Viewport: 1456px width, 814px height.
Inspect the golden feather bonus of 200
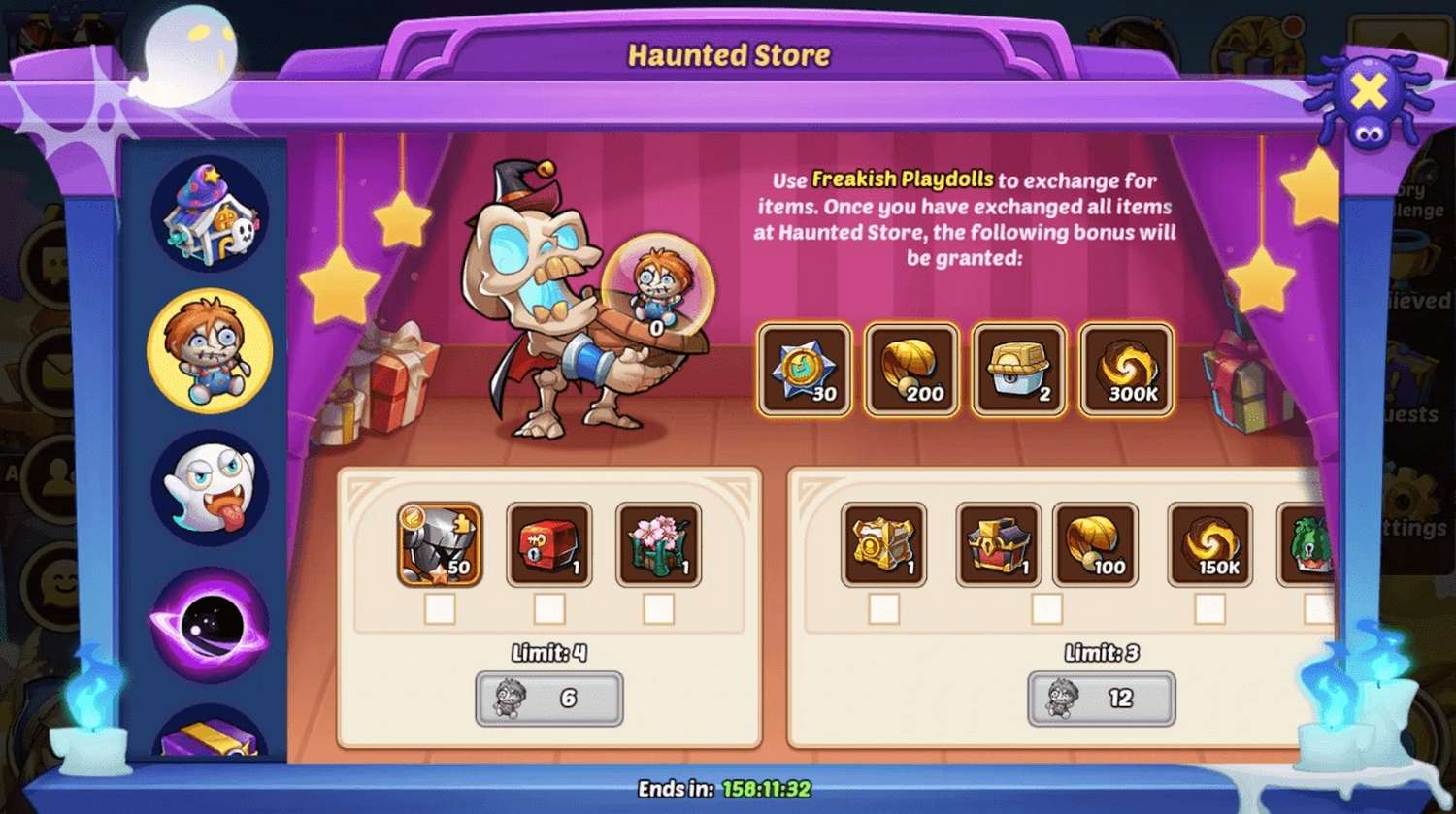910,370
